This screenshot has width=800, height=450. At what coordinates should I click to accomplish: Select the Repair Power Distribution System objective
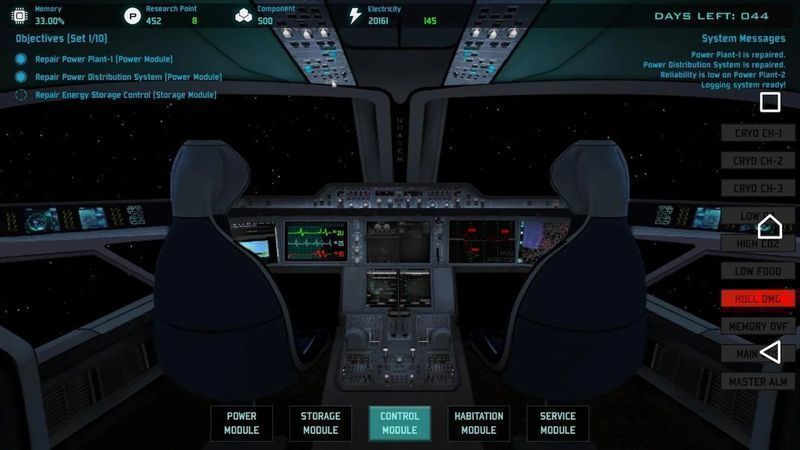coord(128,77)
